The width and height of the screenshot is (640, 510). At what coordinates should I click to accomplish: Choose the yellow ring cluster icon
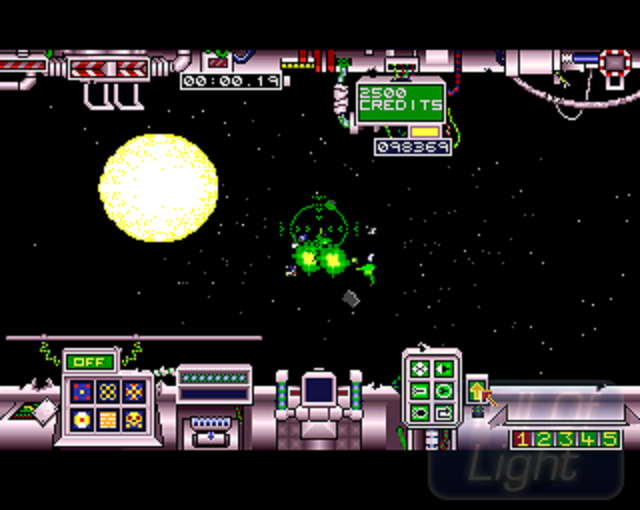click(108, 391)
